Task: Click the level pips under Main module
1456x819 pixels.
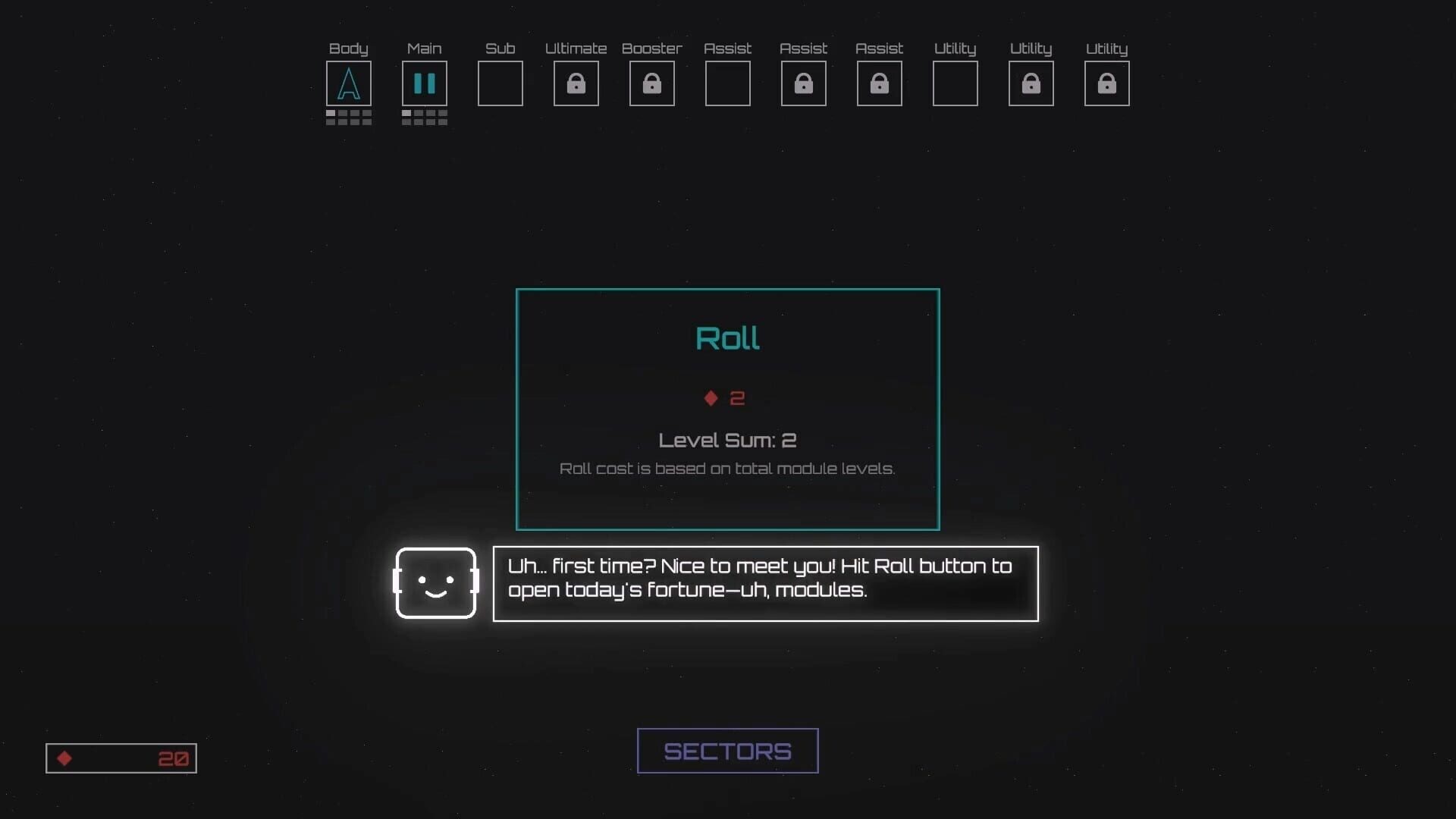Action: tap(425, 118)
